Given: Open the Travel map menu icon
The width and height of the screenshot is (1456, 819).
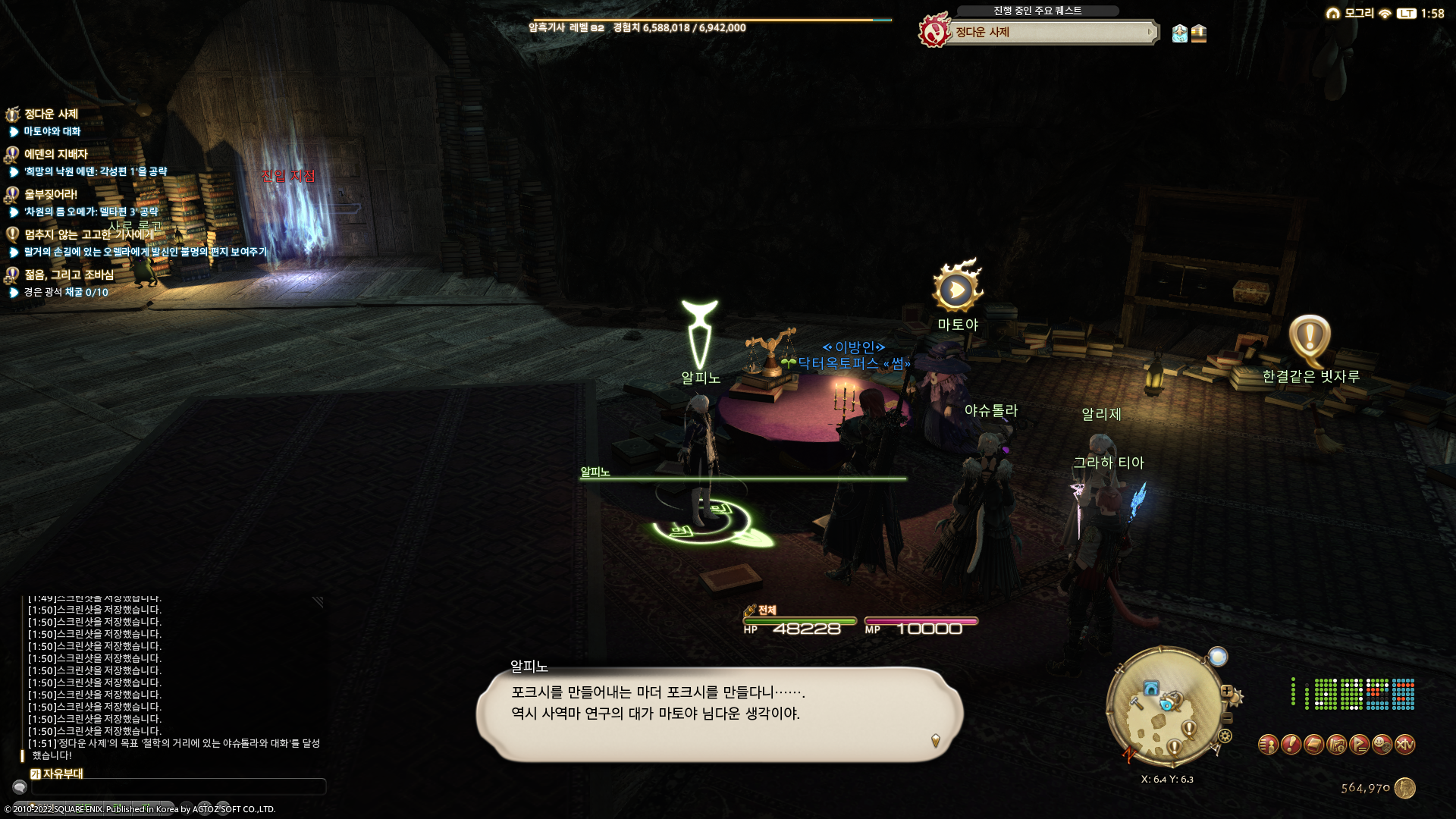Looking at the screenshot, I should pos(1336,745).
